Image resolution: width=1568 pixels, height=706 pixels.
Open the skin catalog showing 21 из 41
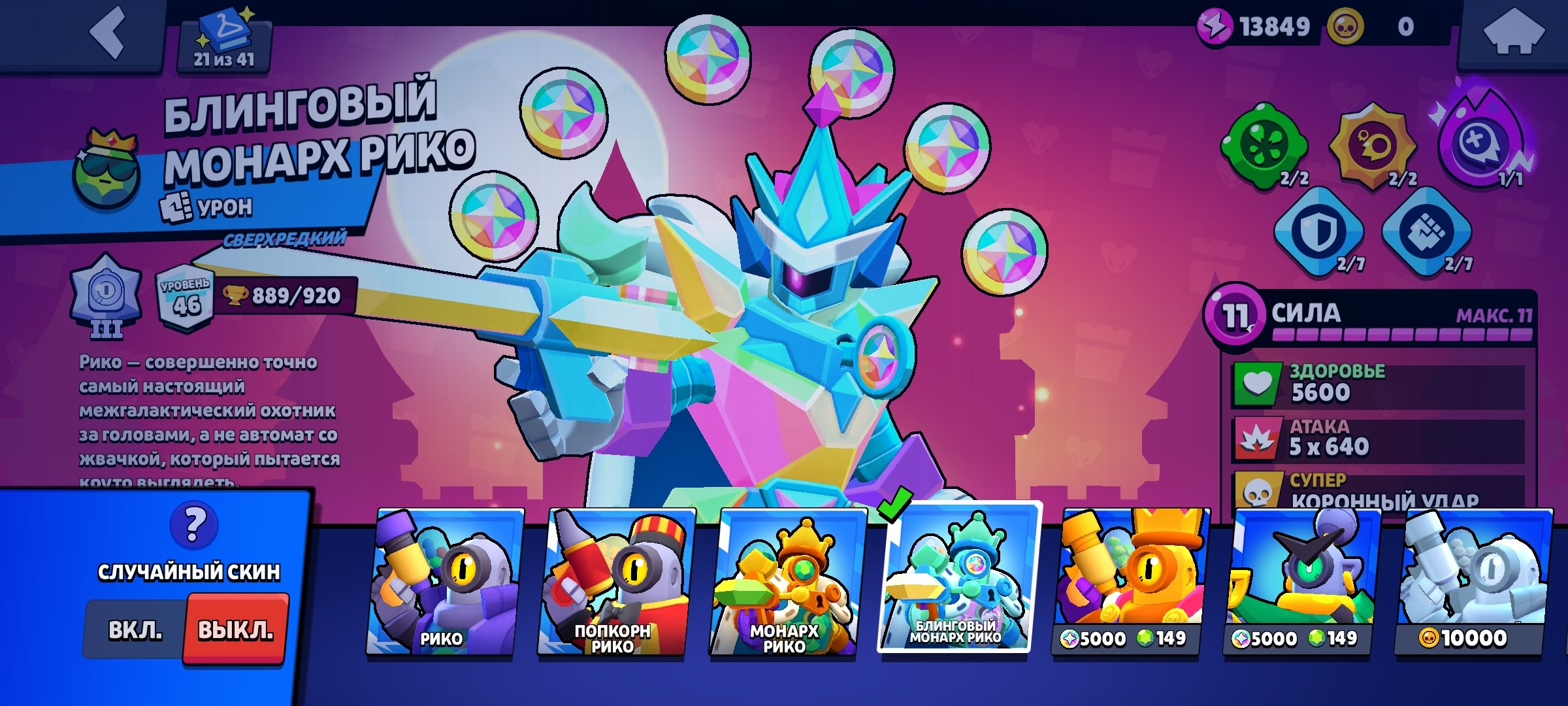tap(224, 41)
